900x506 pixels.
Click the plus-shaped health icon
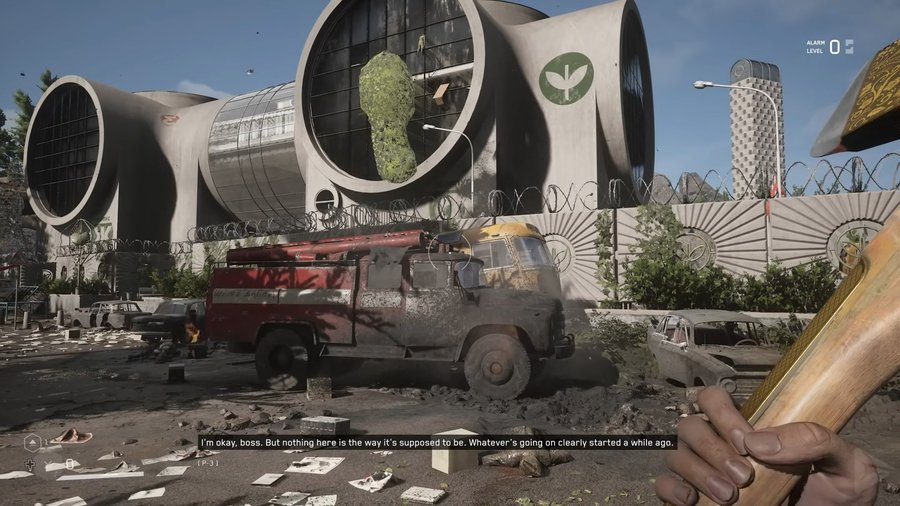pyautogui.click(x=30, y=464)
